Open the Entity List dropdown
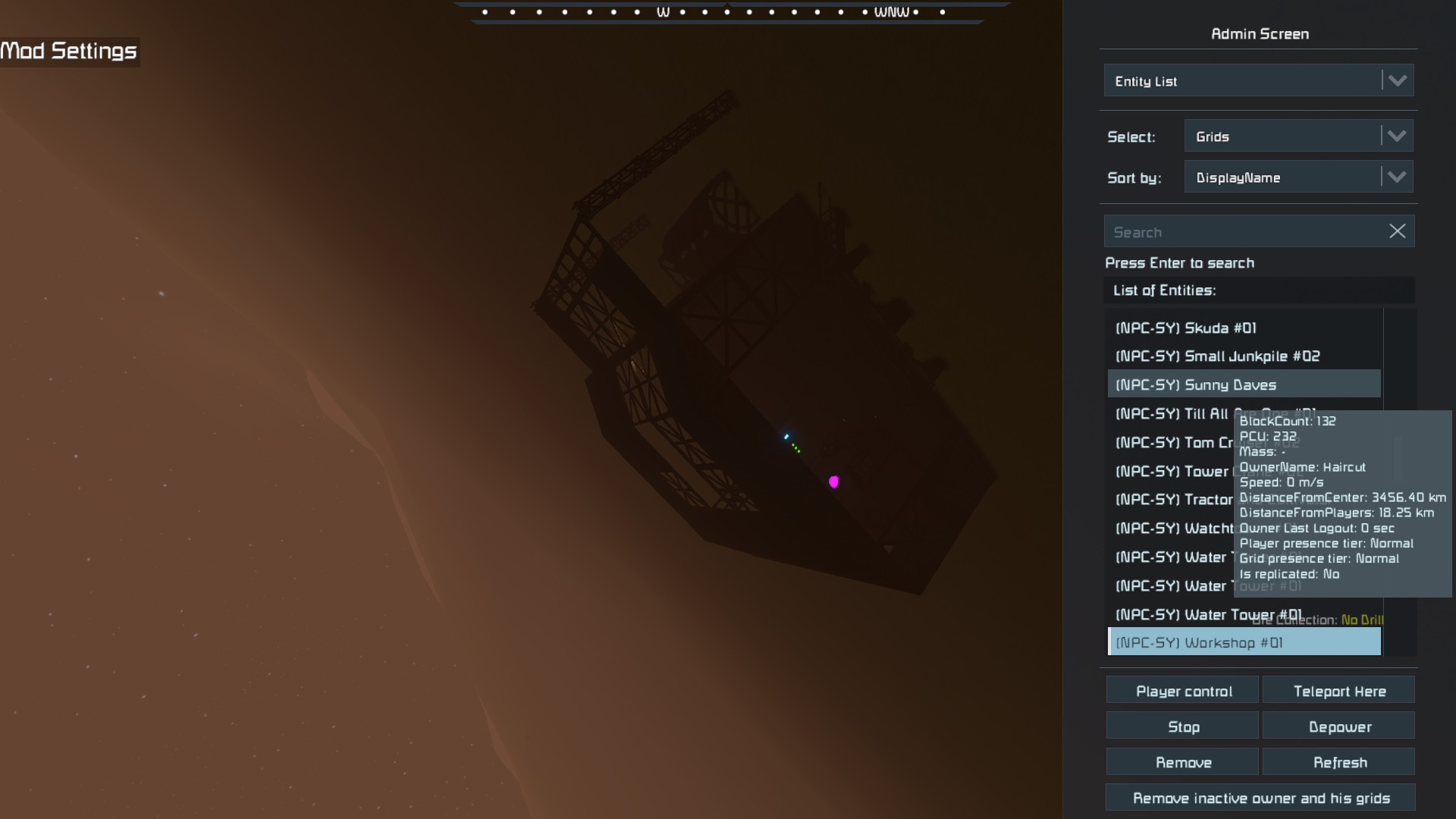1456x819 pixels. pos(1258,81)
